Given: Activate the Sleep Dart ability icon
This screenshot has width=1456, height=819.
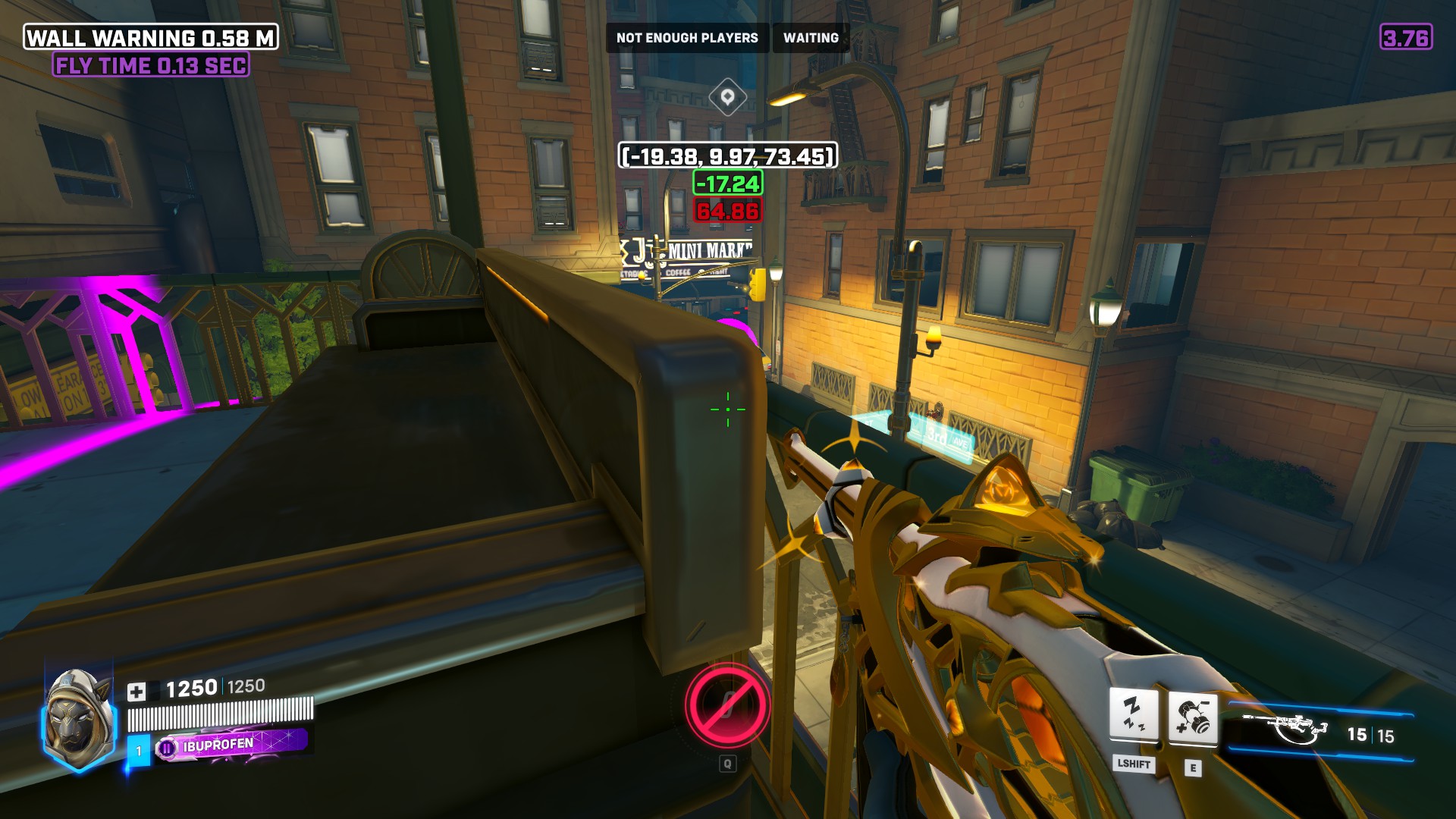Looking at the screenshot, I should (1134, 714).
